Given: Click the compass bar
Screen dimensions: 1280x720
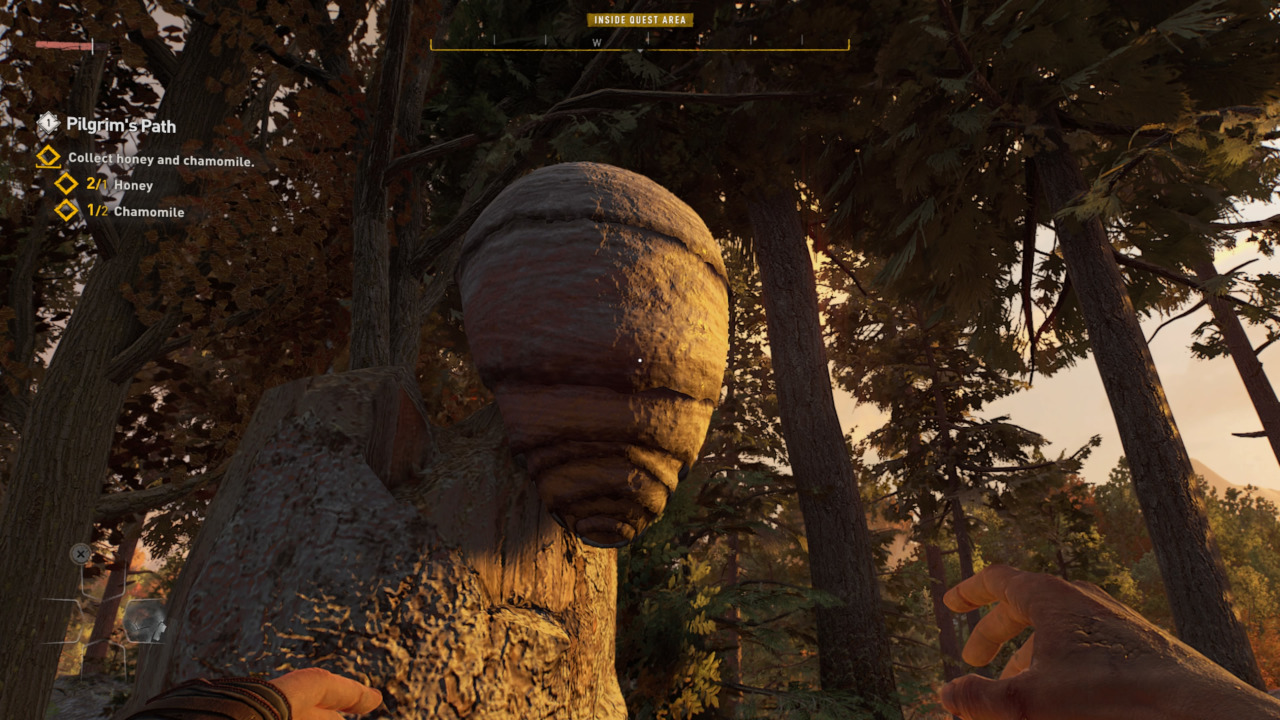Looking at the screenshot, I should (x=639, y=43).
